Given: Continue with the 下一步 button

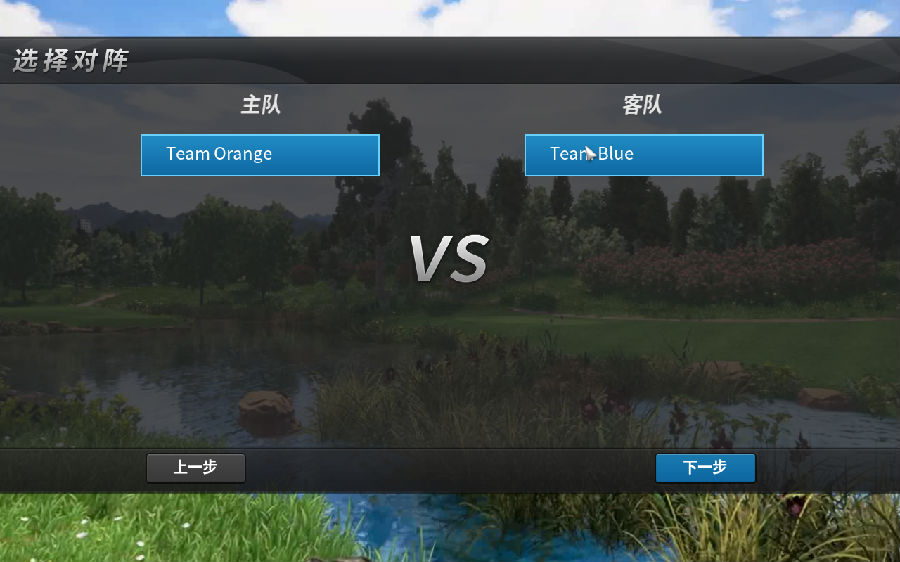Looking at the screenshot, I should click(705, 468).
